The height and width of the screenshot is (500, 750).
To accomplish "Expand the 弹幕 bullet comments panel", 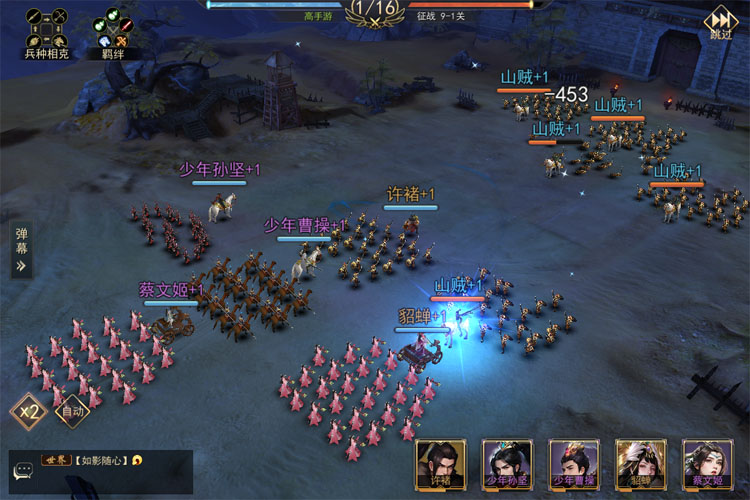I will pos(21,250).
